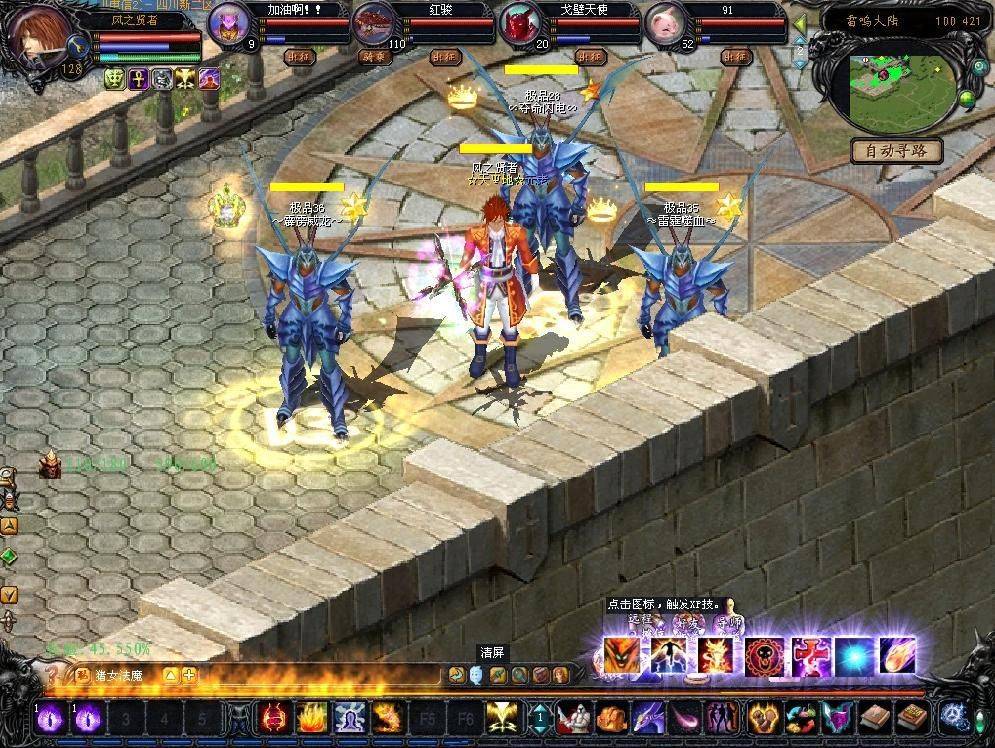The width and height of the screenshot is (995, 748).
Task: Select the 戈壁天使 red demon portrait
Action: [x=519, y=25]
